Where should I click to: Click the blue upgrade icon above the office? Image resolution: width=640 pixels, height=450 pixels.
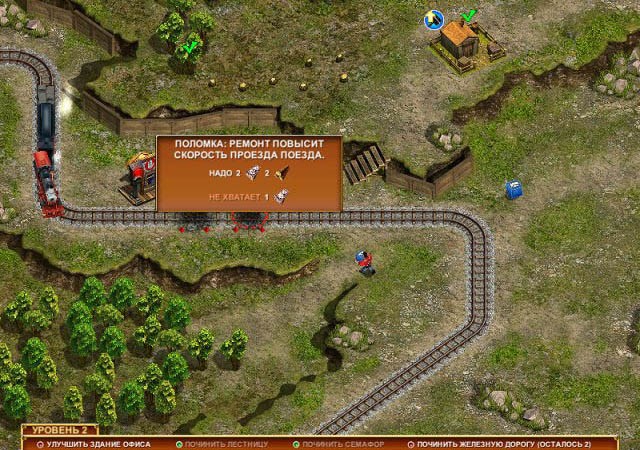tap(434, 18)
